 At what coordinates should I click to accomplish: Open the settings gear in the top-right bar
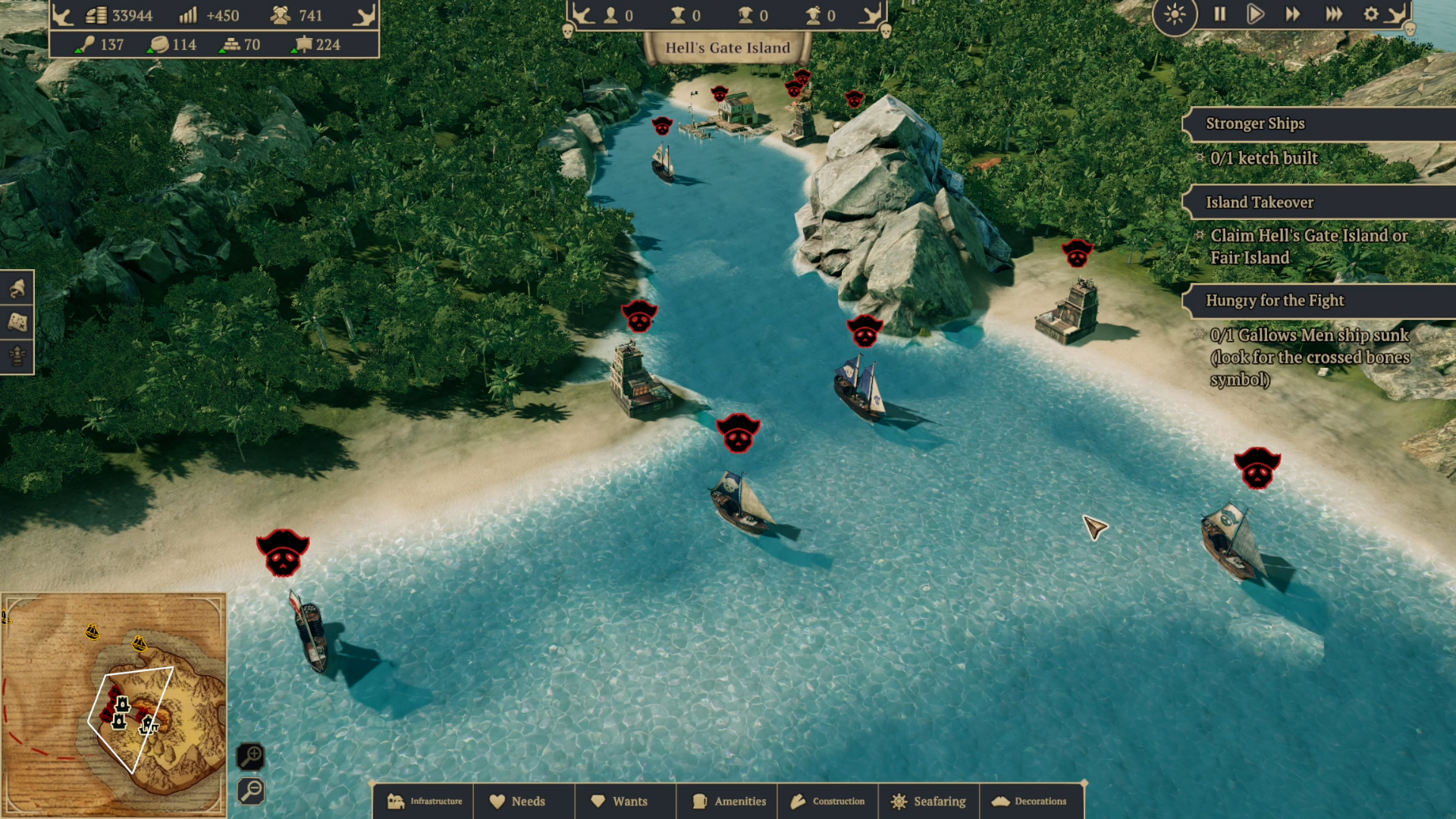[1372, 14]
